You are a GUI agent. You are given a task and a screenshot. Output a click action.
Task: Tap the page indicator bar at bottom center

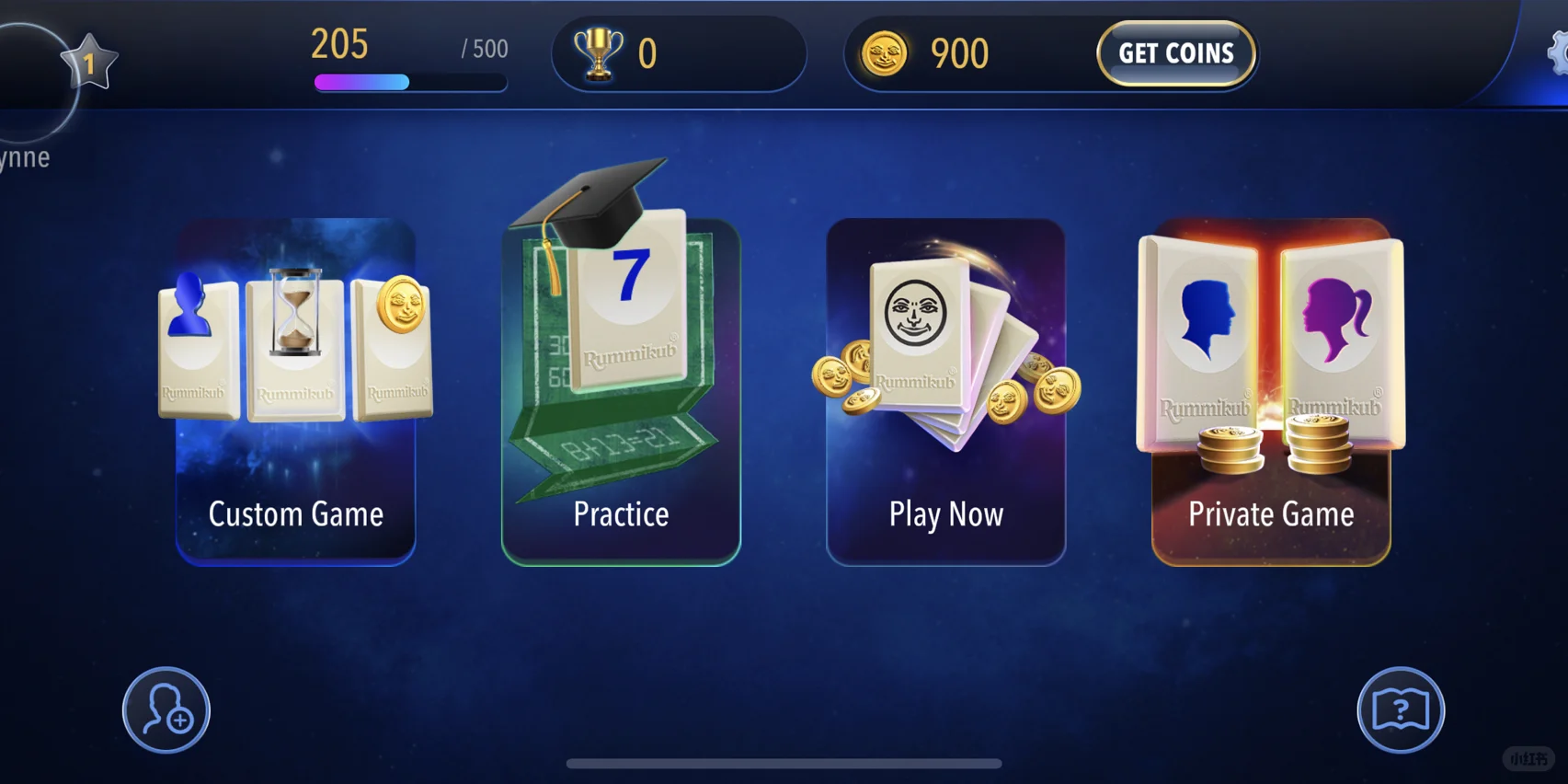pyautogui.click(x=784, y=762)
